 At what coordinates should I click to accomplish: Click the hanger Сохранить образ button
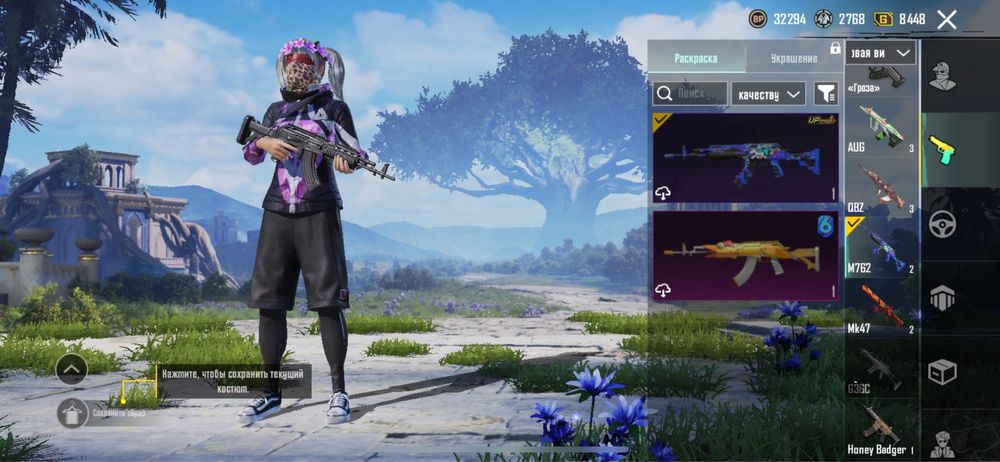[x=73, y=412]
